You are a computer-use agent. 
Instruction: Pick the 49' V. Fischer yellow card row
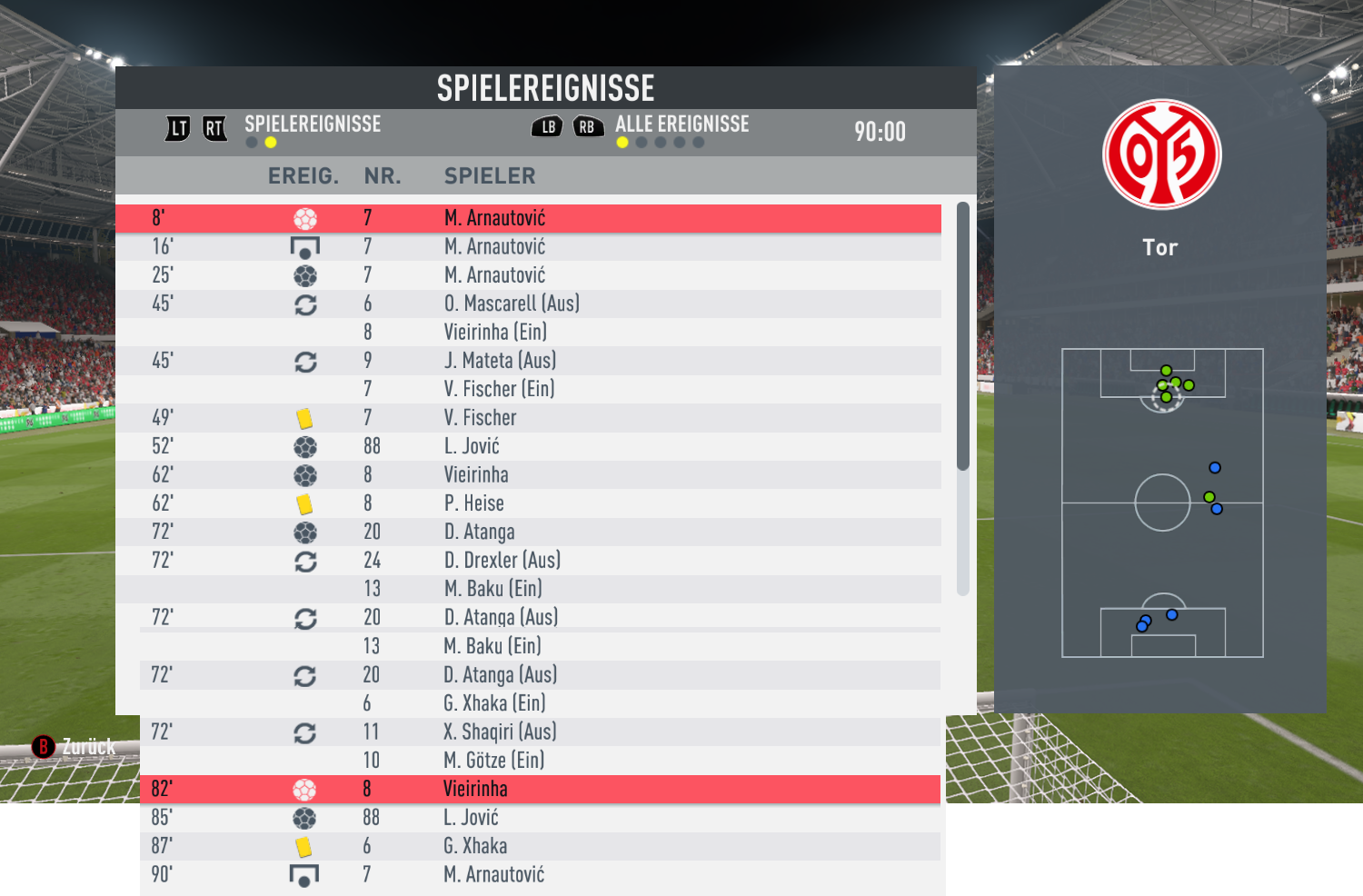(x=528, y=417)
